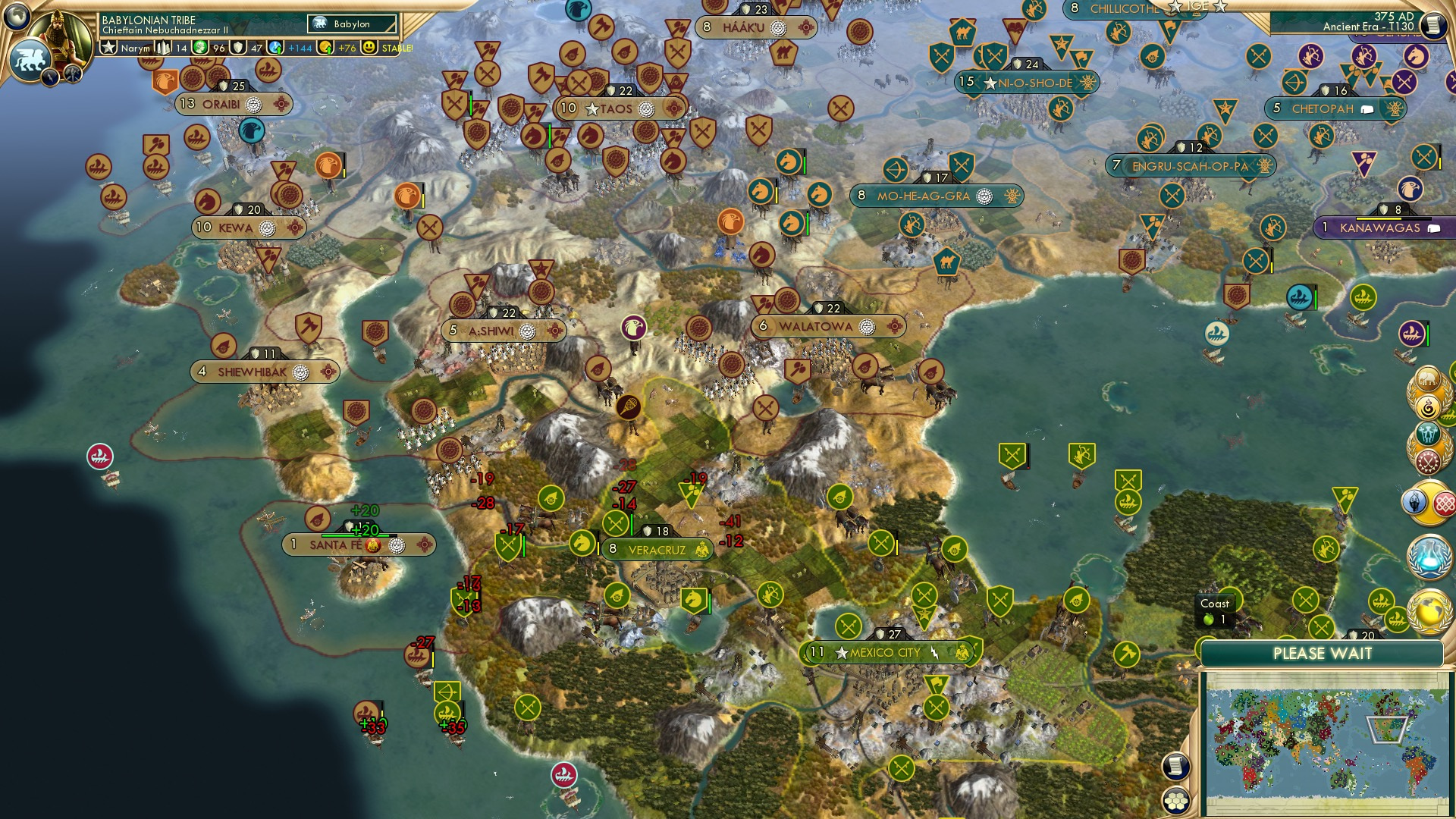
Task: Open the green religion notification medallion
Action: pos(1427,435)
